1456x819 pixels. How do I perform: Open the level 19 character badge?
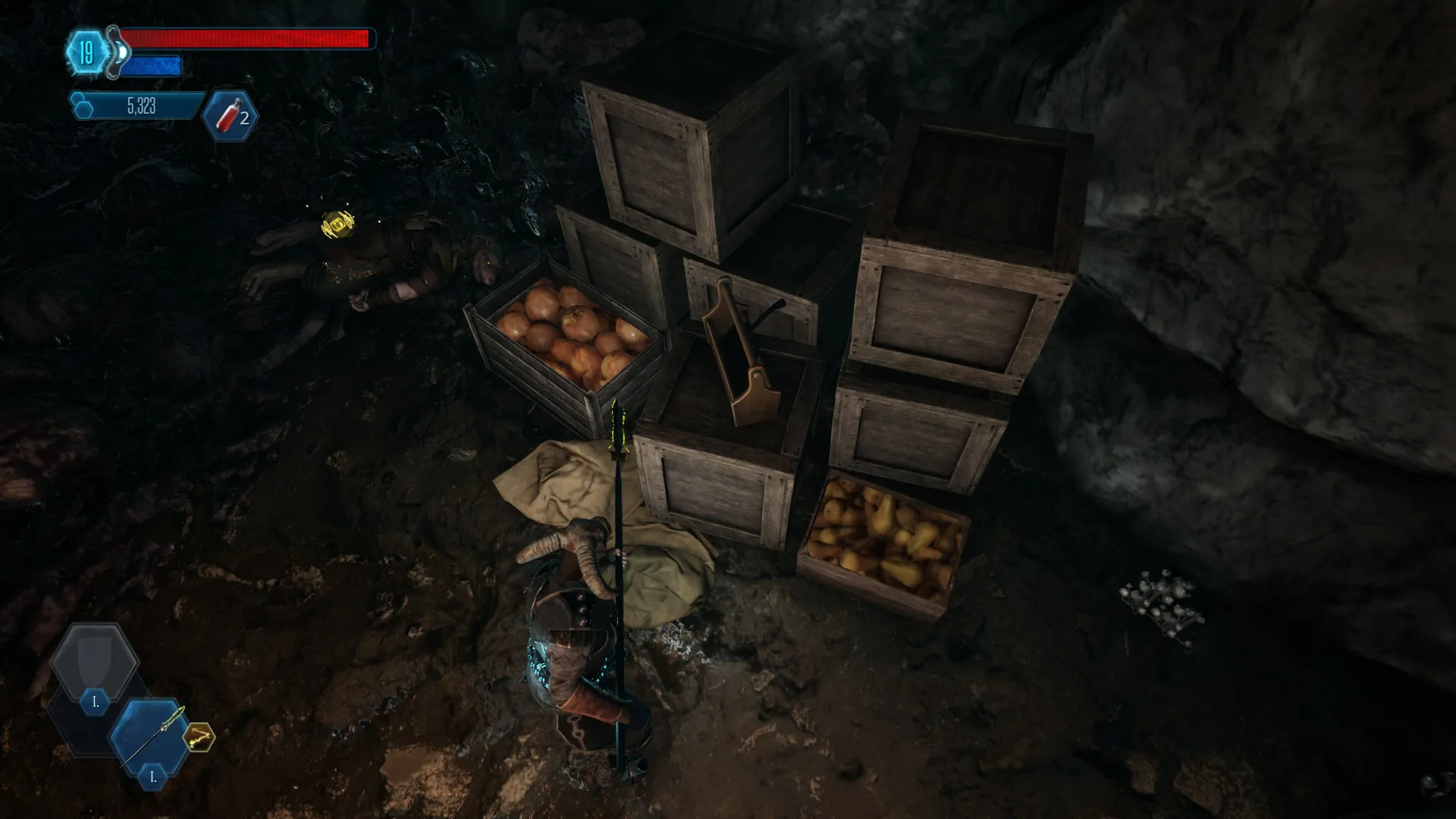[x=87, y=53]
